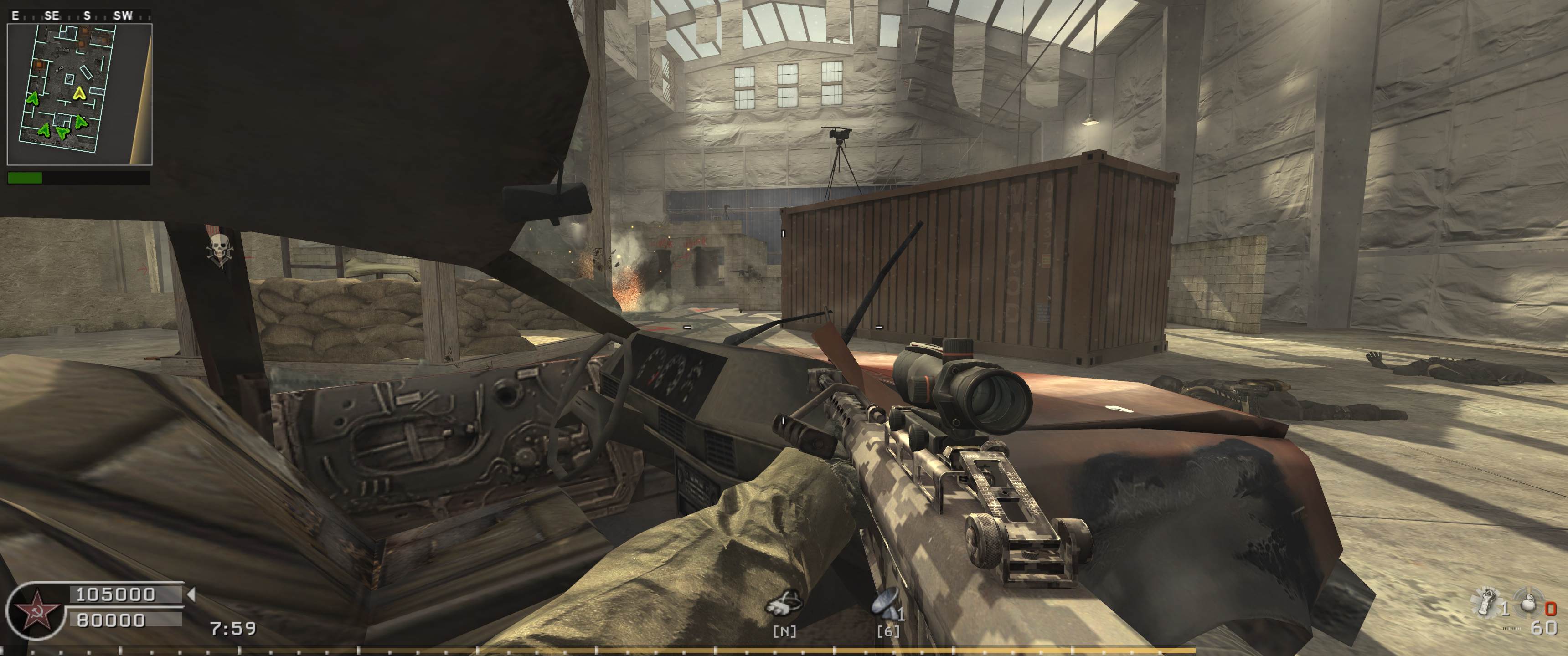Image resolution: width=1568 pixels, height=656 pixels.
Task: Click the skull and crossbones death marker
Action: coord(218,251)
